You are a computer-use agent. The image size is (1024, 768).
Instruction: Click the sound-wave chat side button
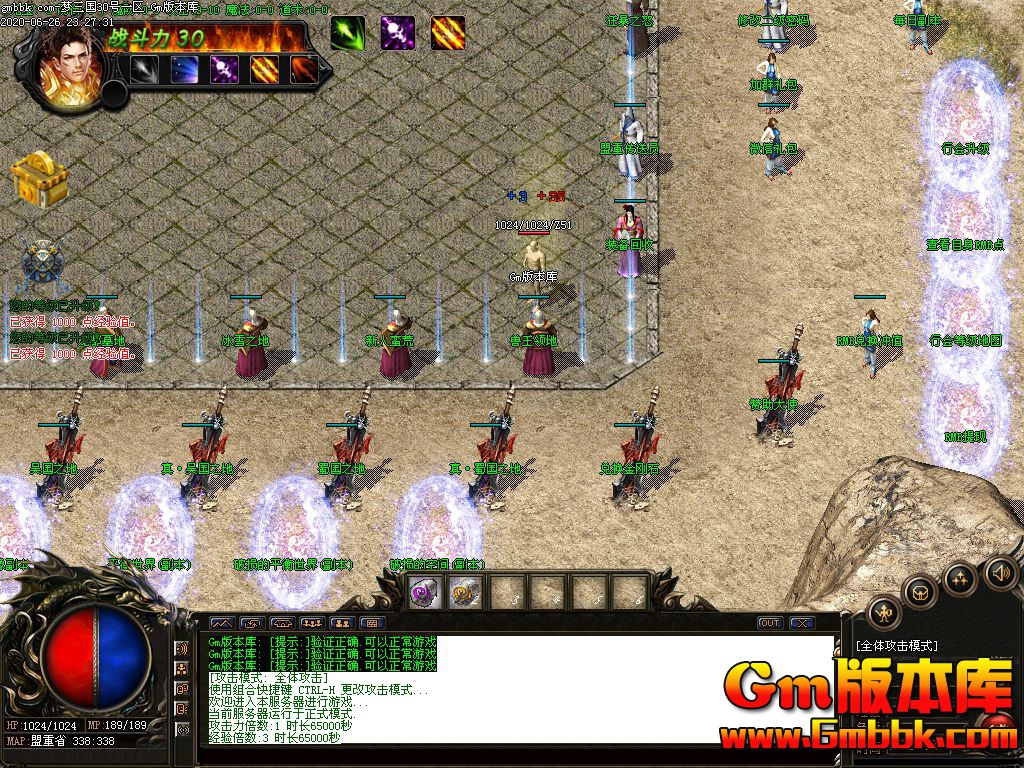click(x=182, y=649)
